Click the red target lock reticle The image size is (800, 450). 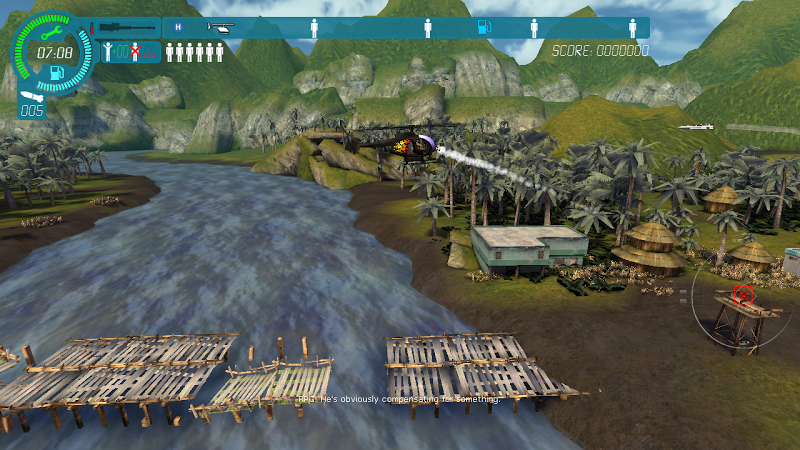pos(743,295)
